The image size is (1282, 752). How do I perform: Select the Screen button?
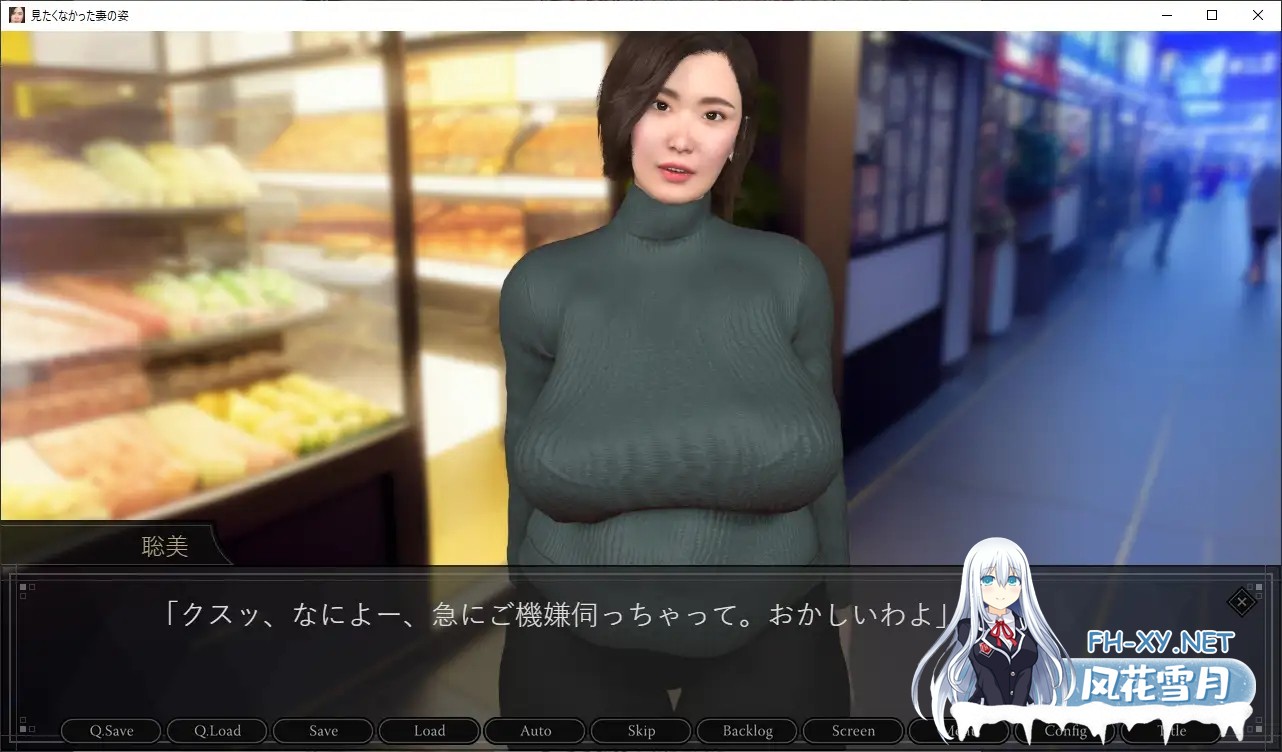coord(853,731)
